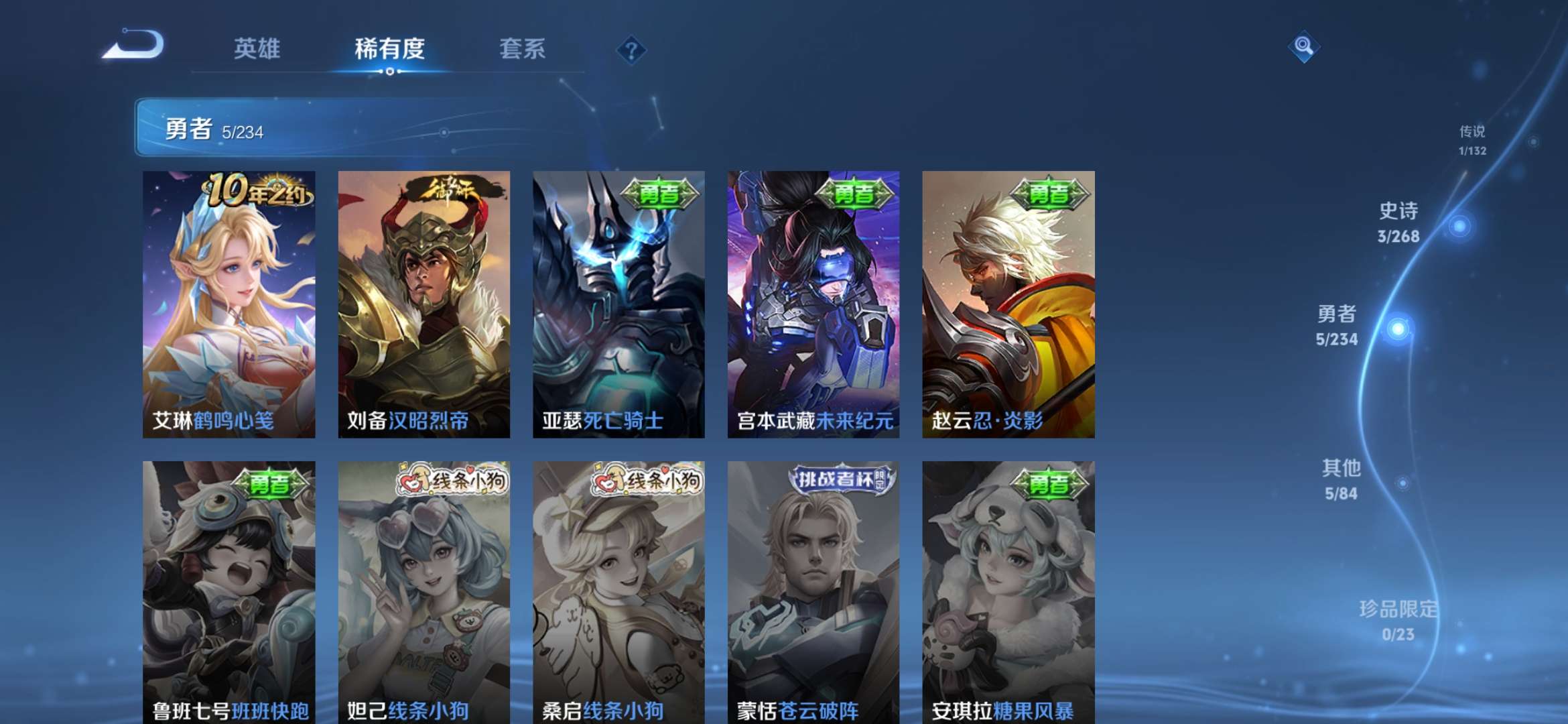This screenshot has height=724, width=1568.
Task: Open the magnifier search button
Action: [x=1303, y=46]
